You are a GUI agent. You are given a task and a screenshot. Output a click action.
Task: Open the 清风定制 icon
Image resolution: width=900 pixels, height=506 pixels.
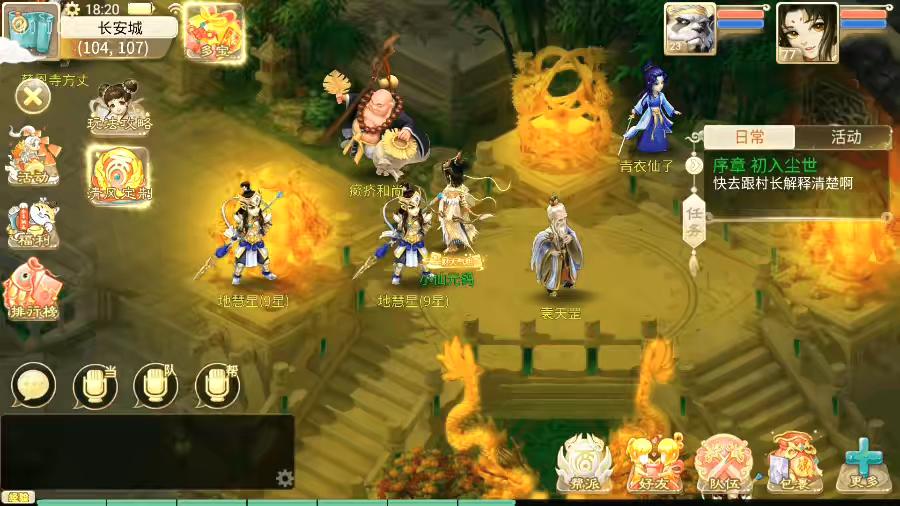119,174
